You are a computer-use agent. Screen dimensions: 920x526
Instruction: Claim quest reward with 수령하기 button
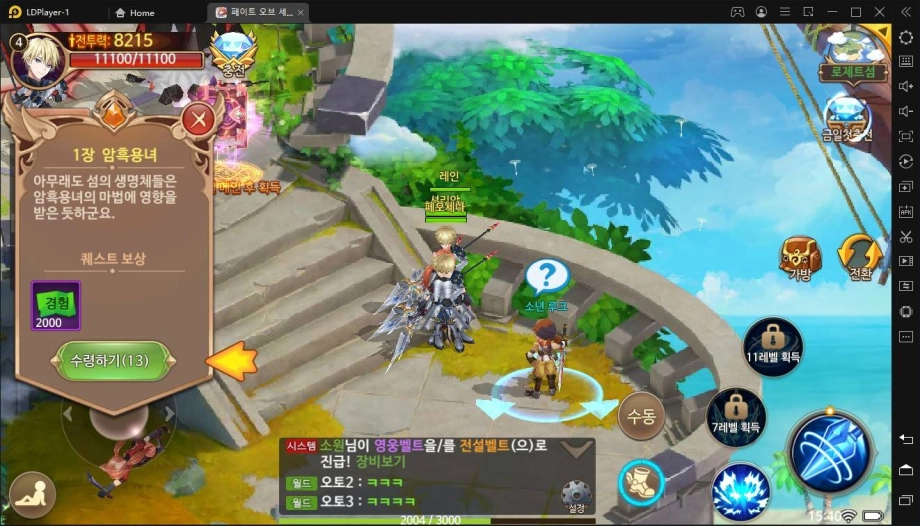(110, 361)
